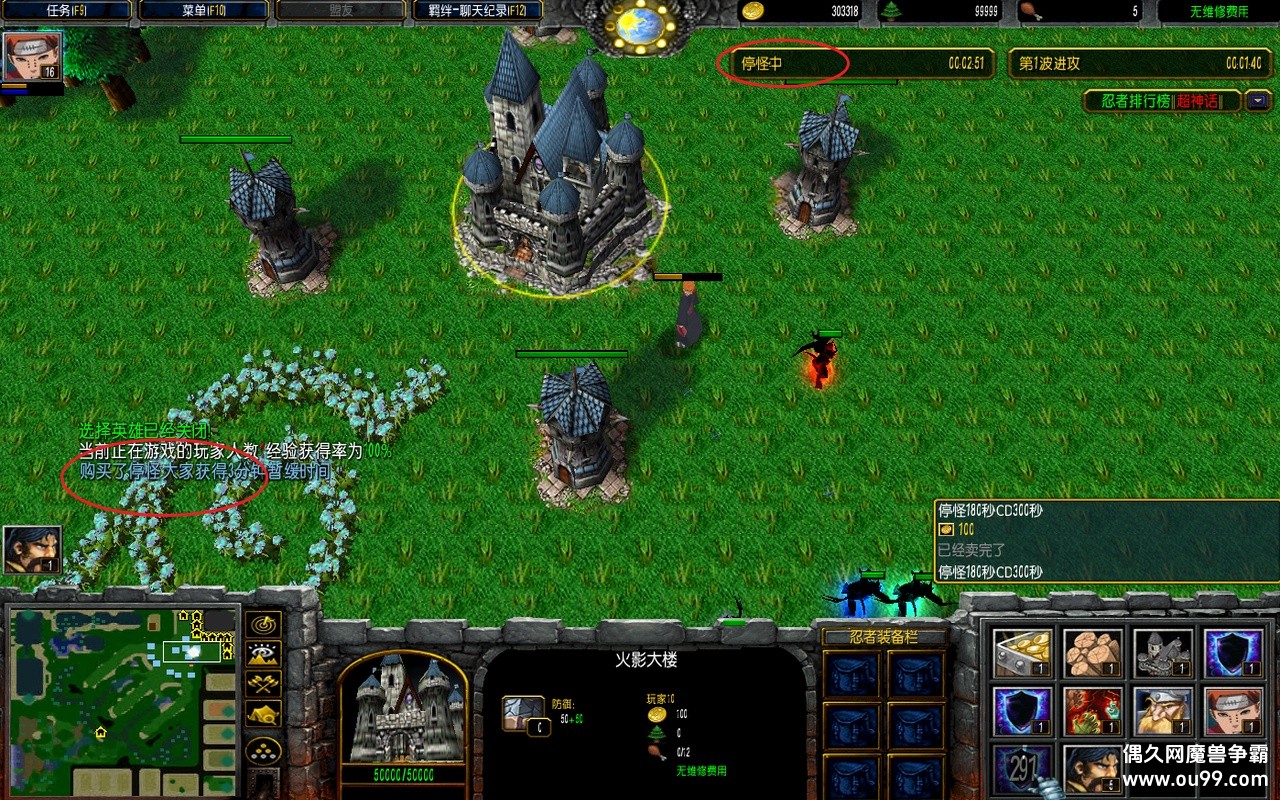Buy the gold coin chest item
1280x800 pixels.
click(1022, 653)
